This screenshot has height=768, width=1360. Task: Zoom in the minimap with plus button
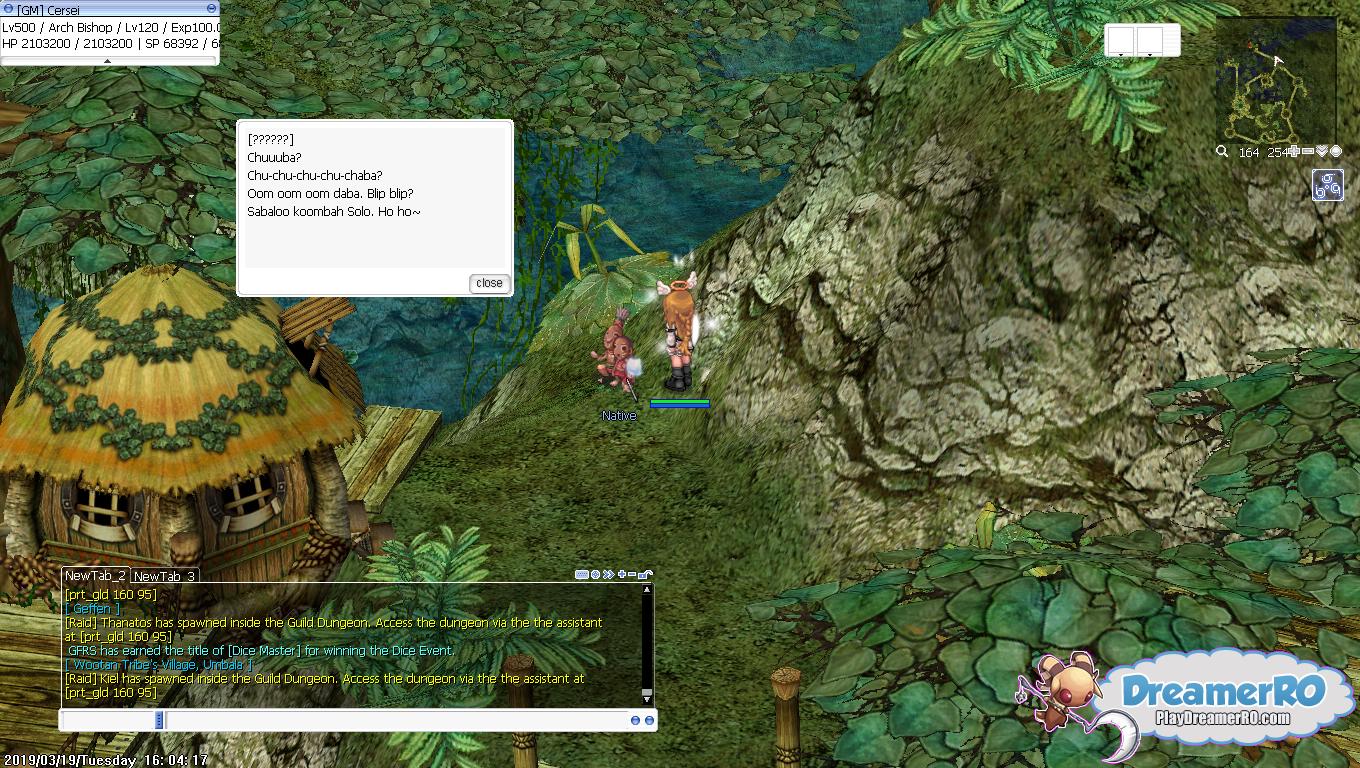click(x=1294, y=152)
